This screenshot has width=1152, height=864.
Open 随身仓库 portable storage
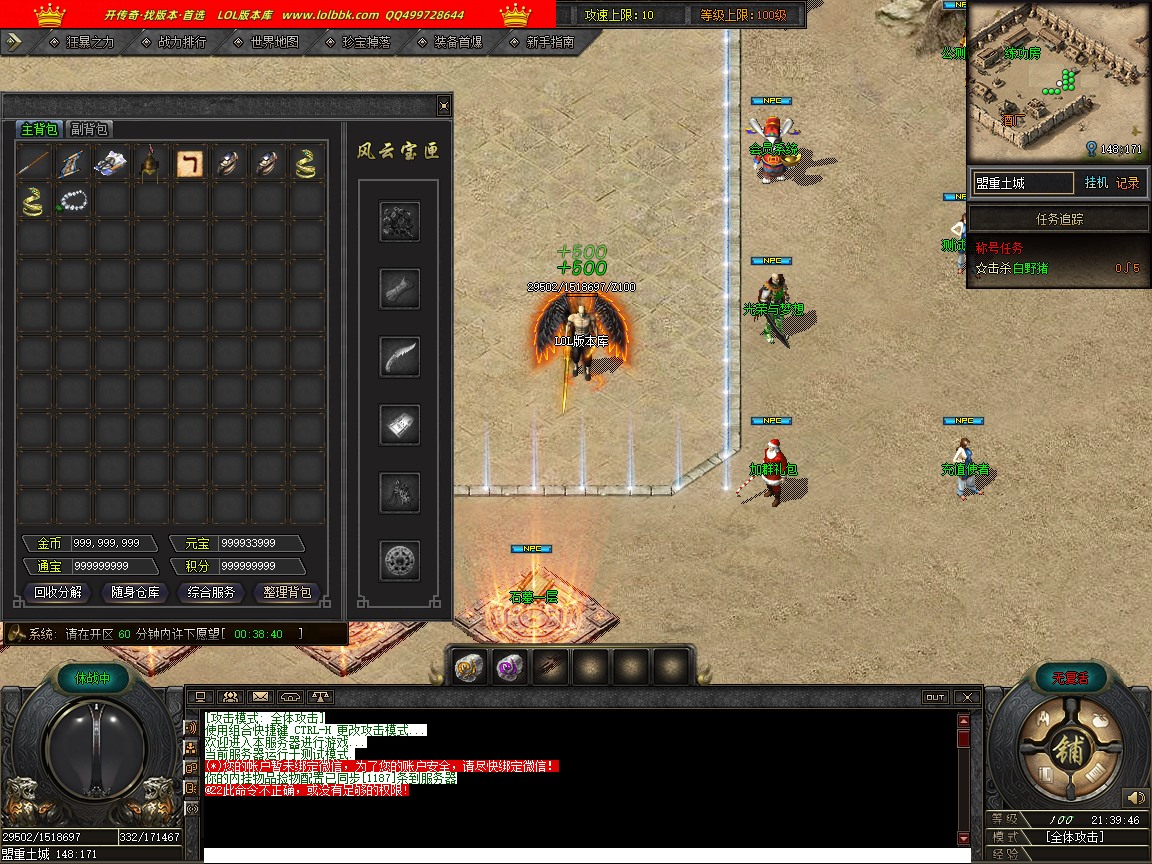(x=135, y=592)
